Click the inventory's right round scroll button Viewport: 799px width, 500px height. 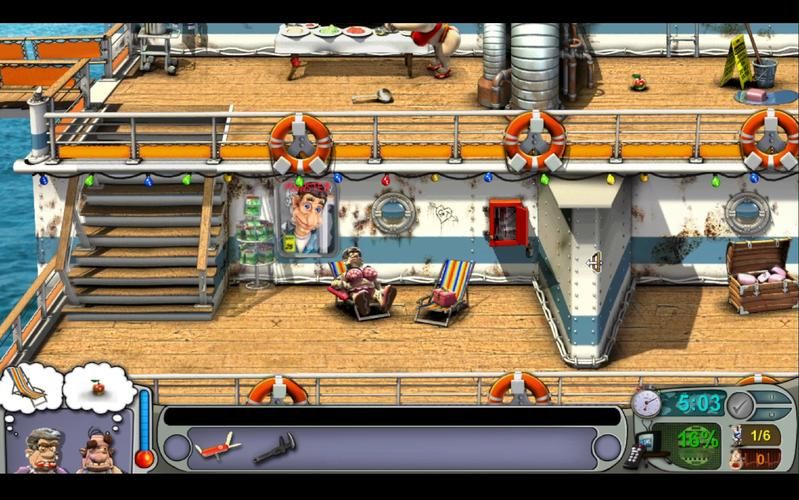pos(607,447)
